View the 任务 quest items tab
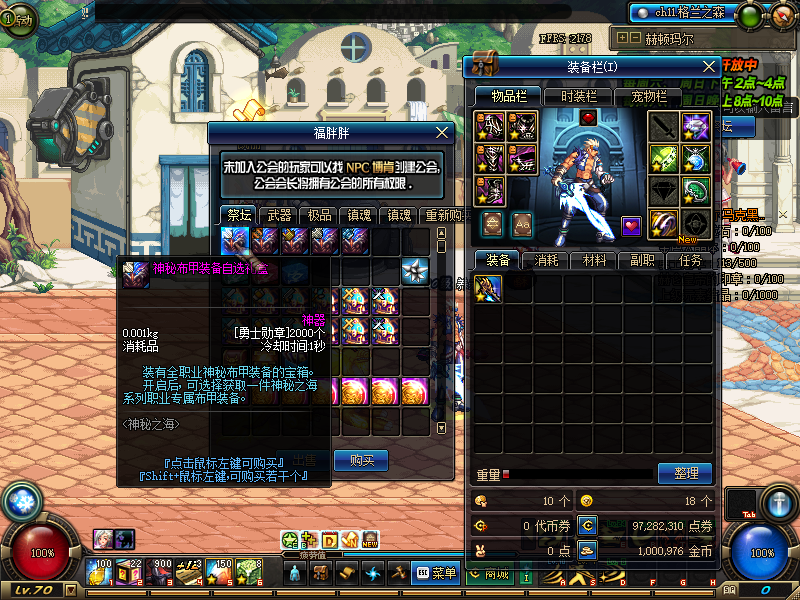The height and width of the screenshot is (600, 800). tap(690, 260)
